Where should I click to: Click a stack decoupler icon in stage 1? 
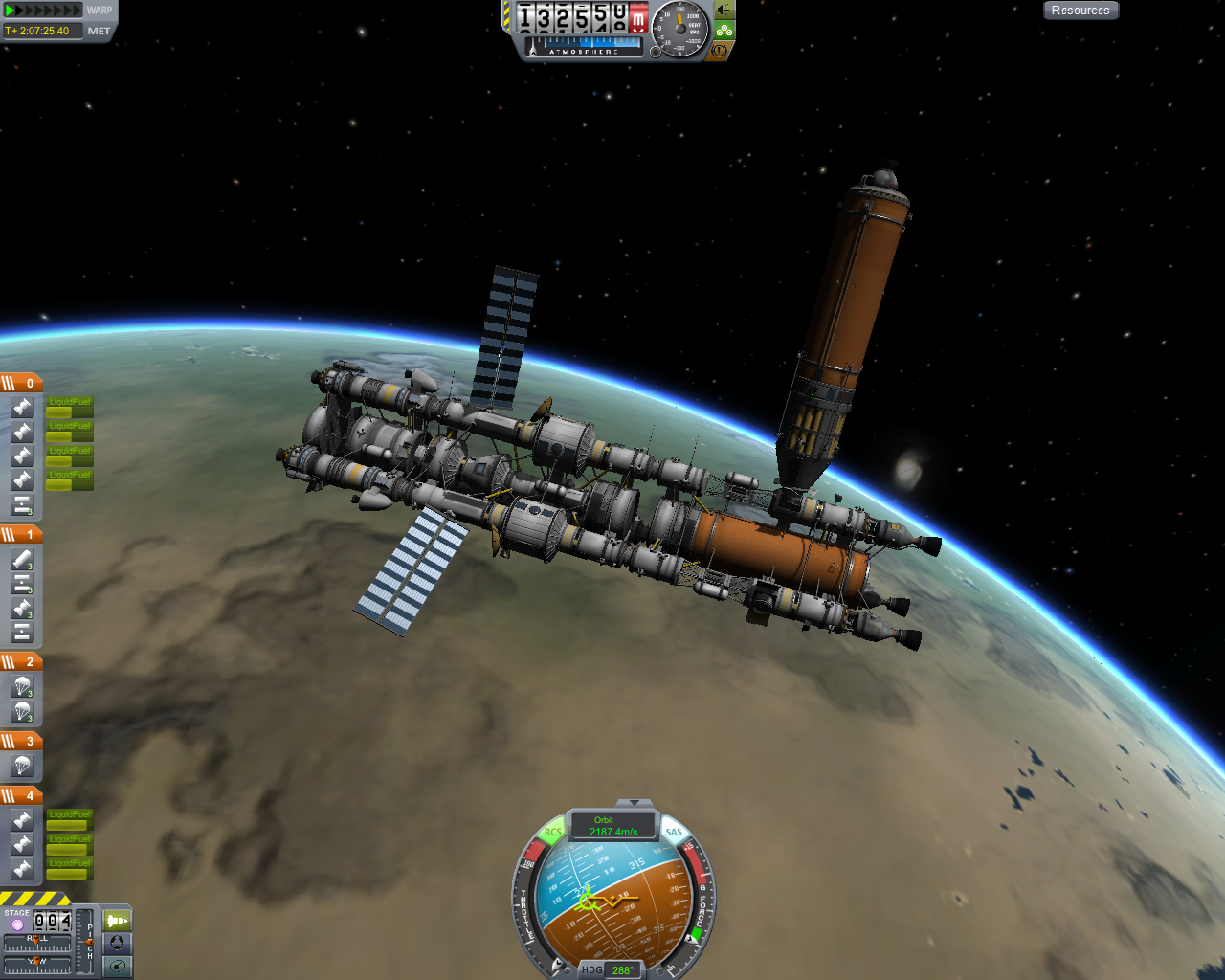tap(21, 581)
